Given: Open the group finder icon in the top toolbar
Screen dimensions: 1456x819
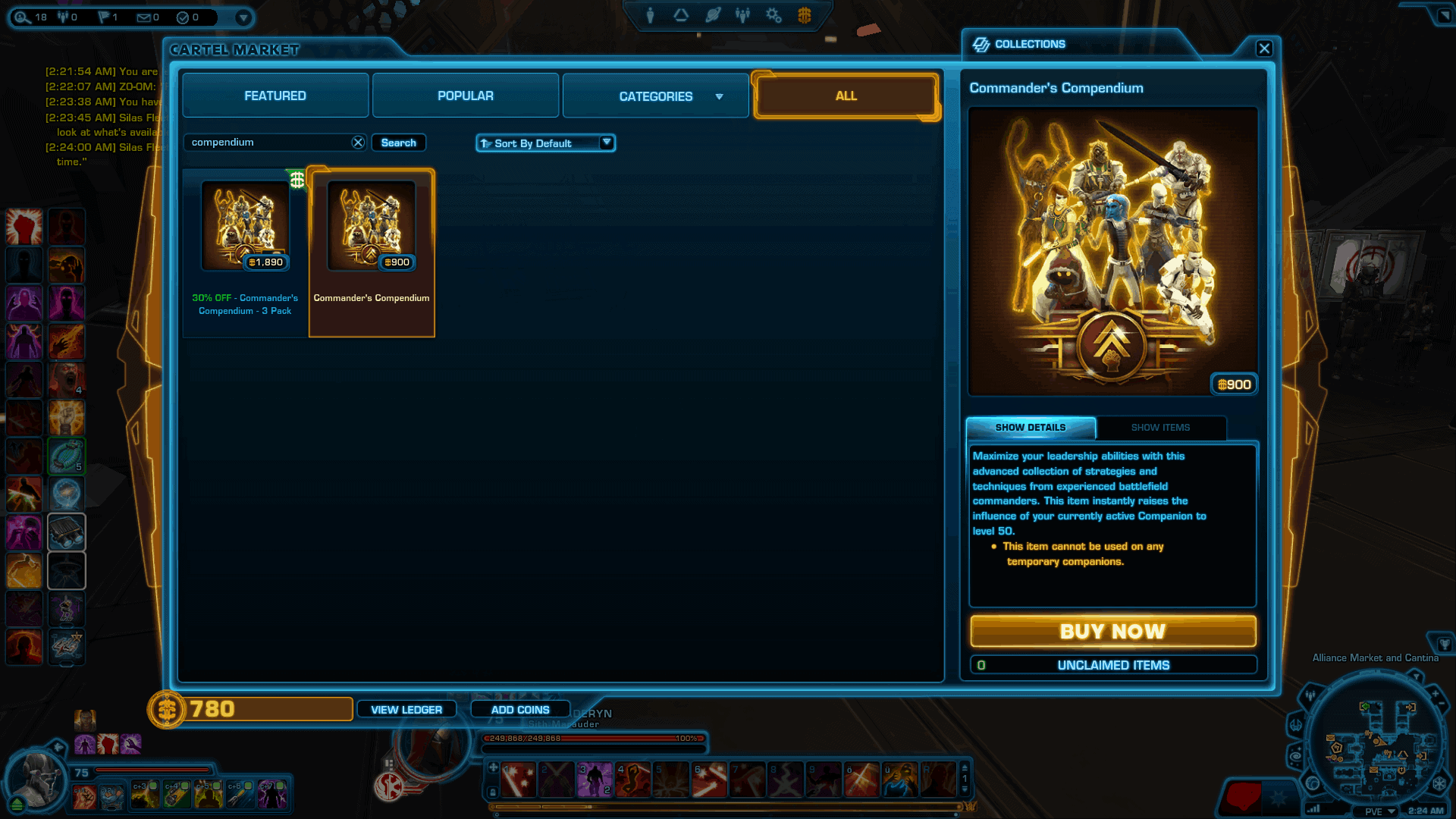Looking at the screenshot, I should click(742, 14).
